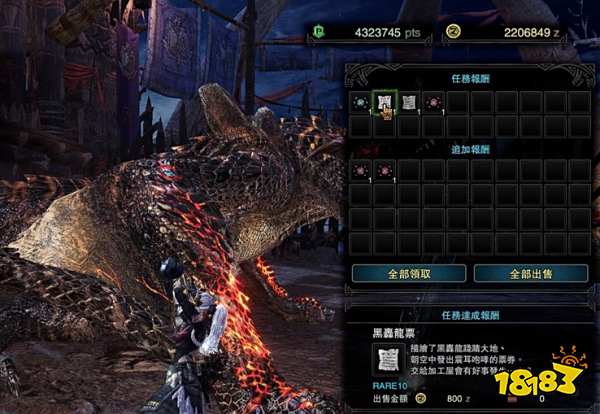The image size is (600, 414).
Task: Select the teal jewel quest reward
Action: click(x=360, y=102)
